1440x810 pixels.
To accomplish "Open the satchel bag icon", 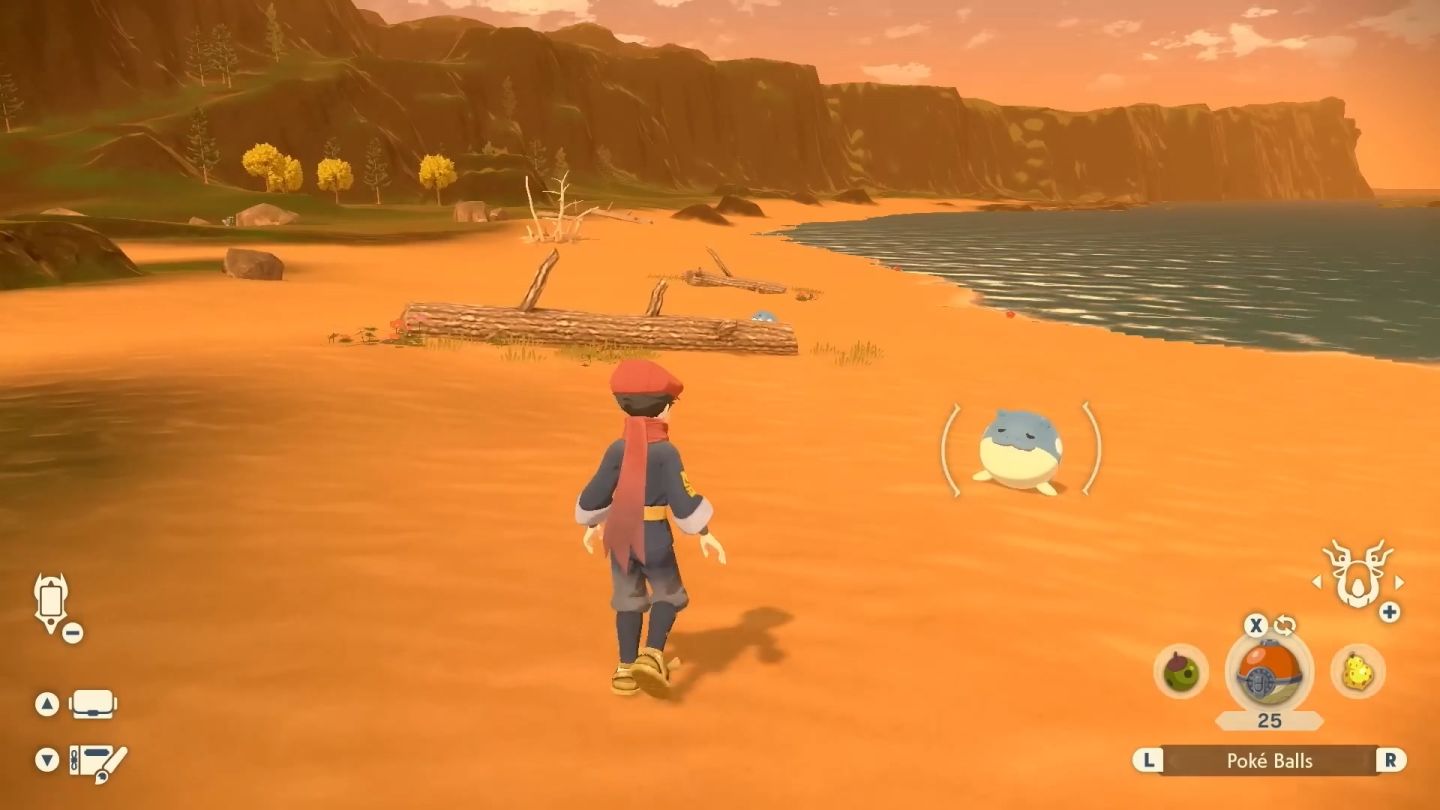I will (x=93, y=704).
